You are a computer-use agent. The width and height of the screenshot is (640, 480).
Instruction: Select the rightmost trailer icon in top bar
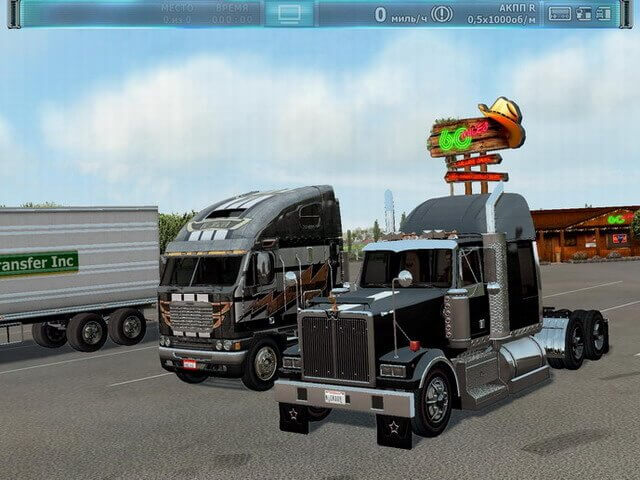(604, 14)
